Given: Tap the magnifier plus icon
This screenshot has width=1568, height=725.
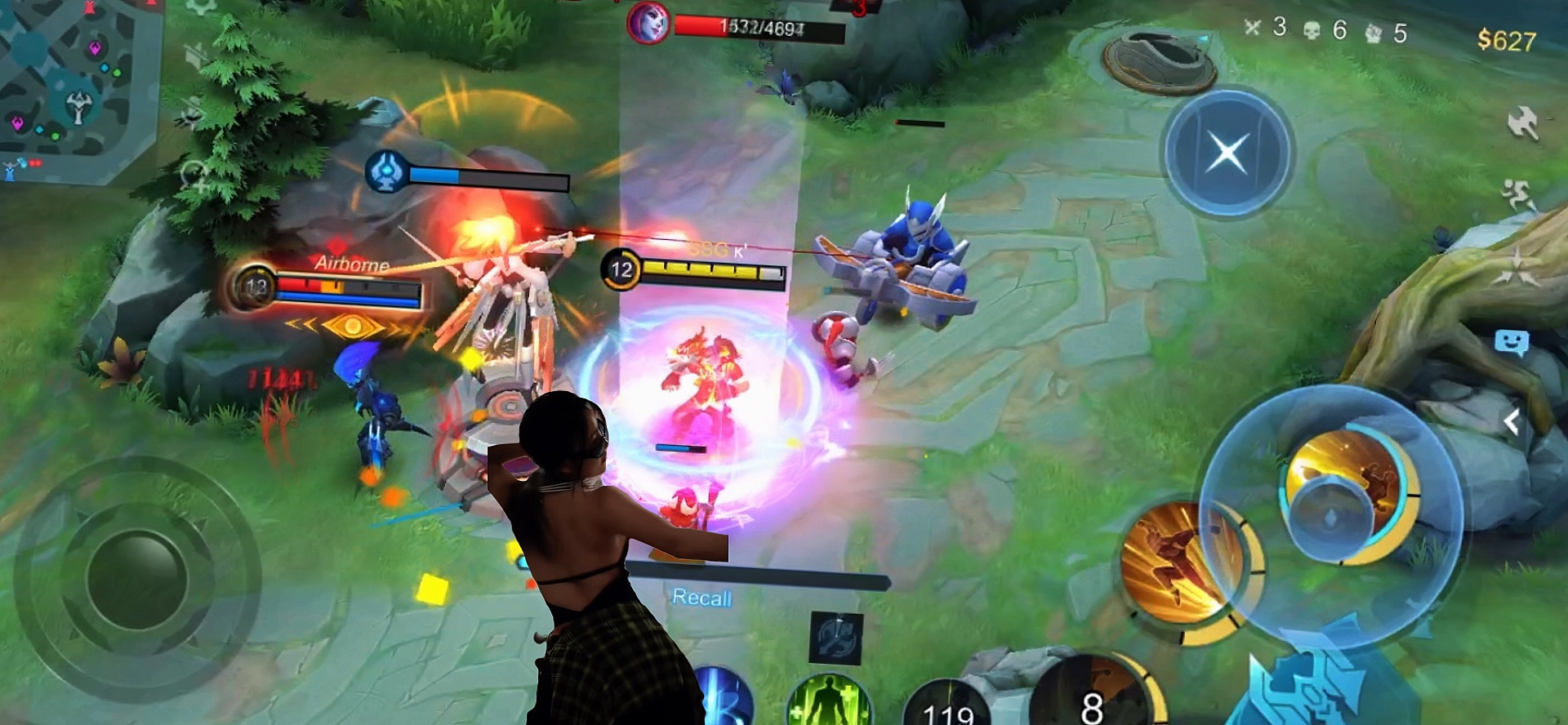Looking at the screenshot, I should pos(196,176).
